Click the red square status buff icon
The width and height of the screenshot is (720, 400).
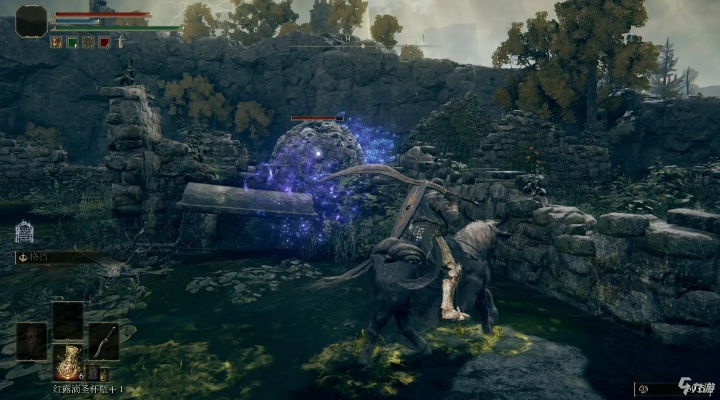click(103, 42)
